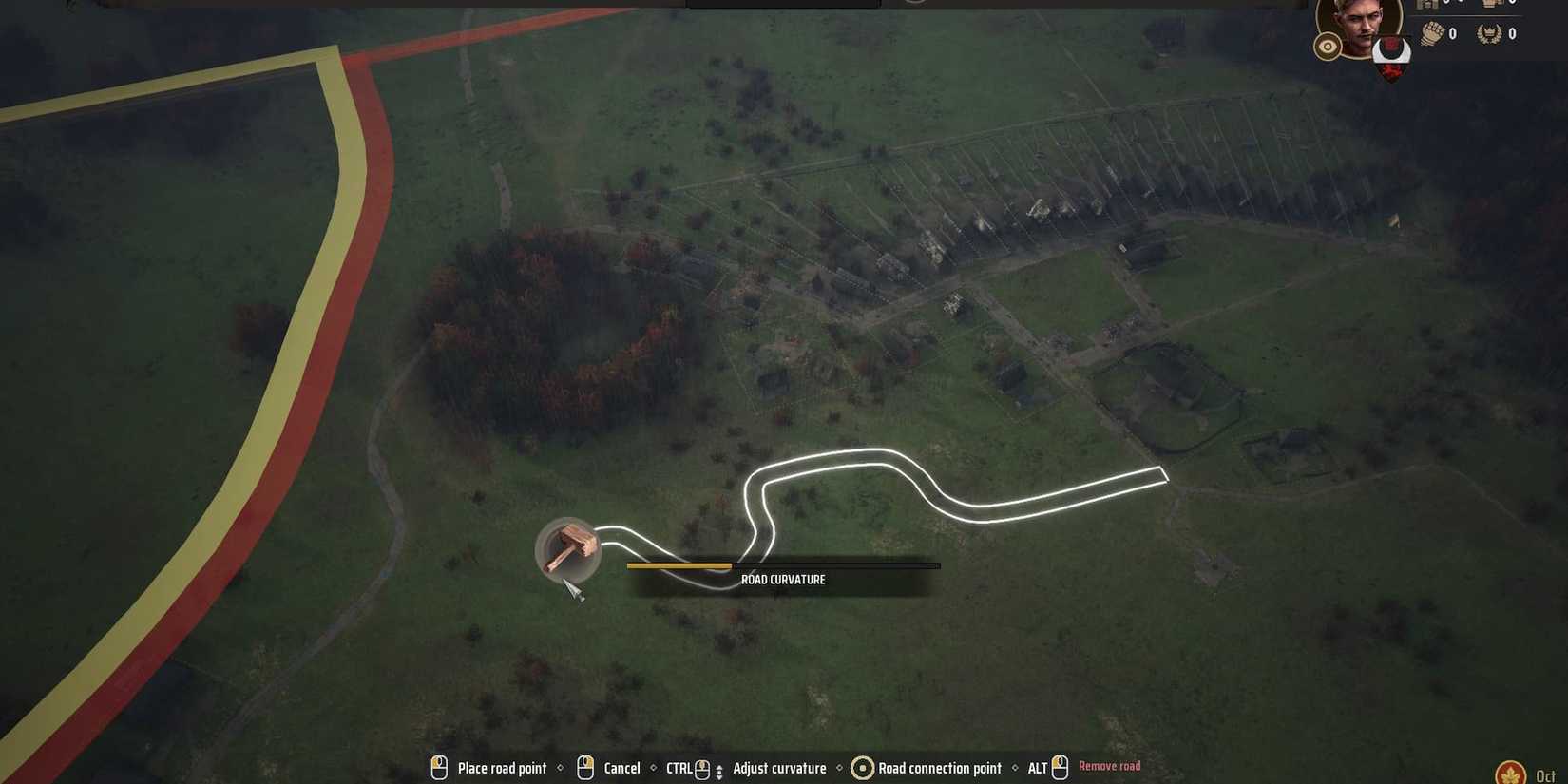This screenshot has height=784, width=1568.
Task: Adjust the Road Curvature slider
Action: 732,565
